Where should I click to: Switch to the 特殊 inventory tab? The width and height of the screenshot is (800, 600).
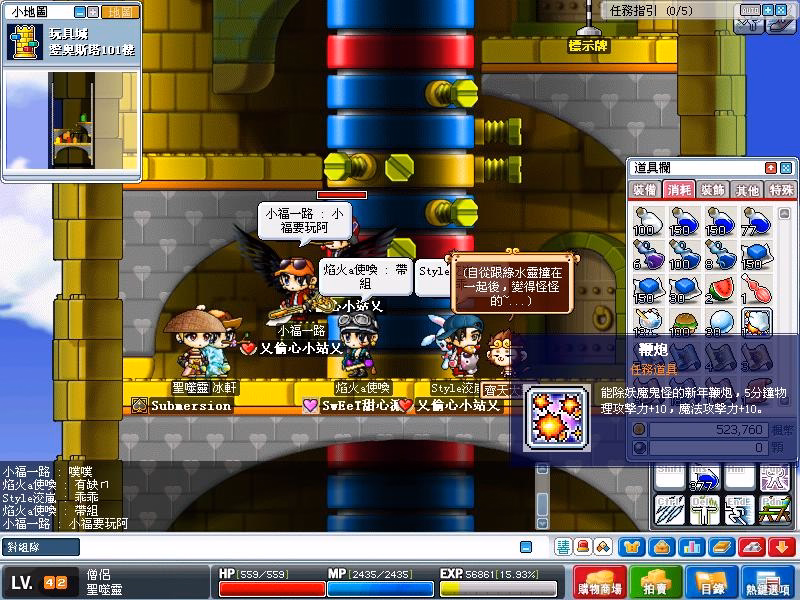[x=780, y=190]
